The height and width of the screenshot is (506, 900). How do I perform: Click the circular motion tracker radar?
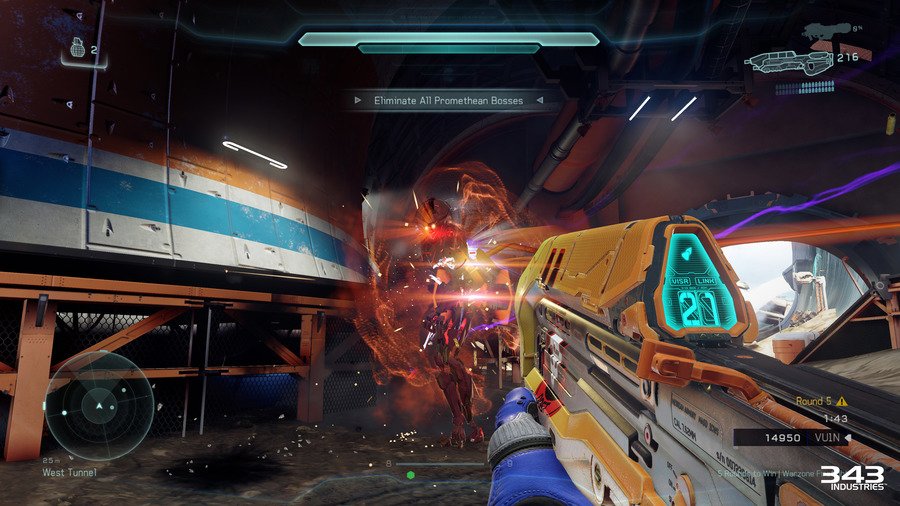pos(100,405)
